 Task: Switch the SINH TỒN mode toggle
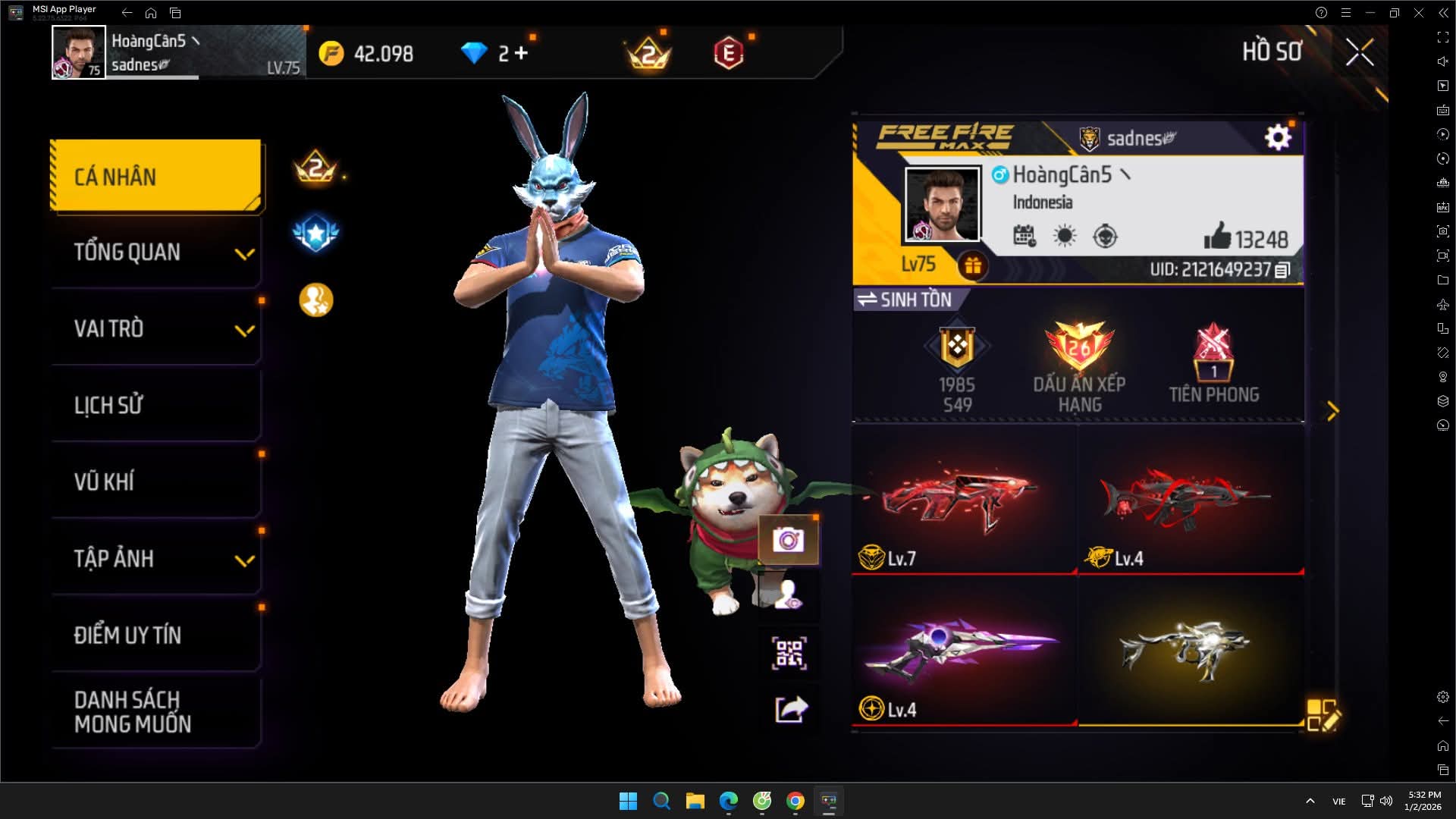[904, 300]
